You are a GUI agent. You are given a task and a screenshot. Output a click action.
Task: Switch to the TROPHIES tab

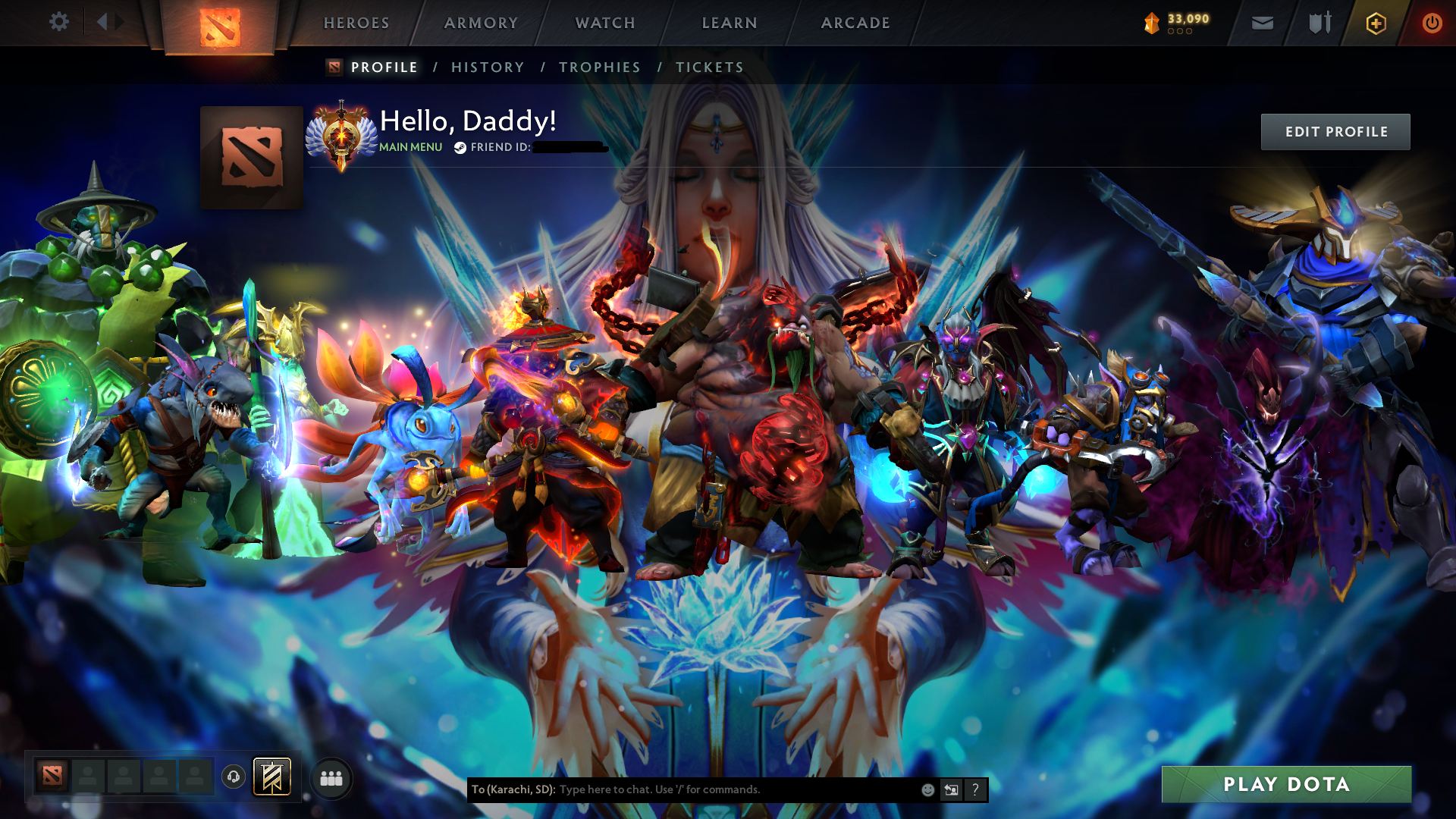tap(600, 67)
